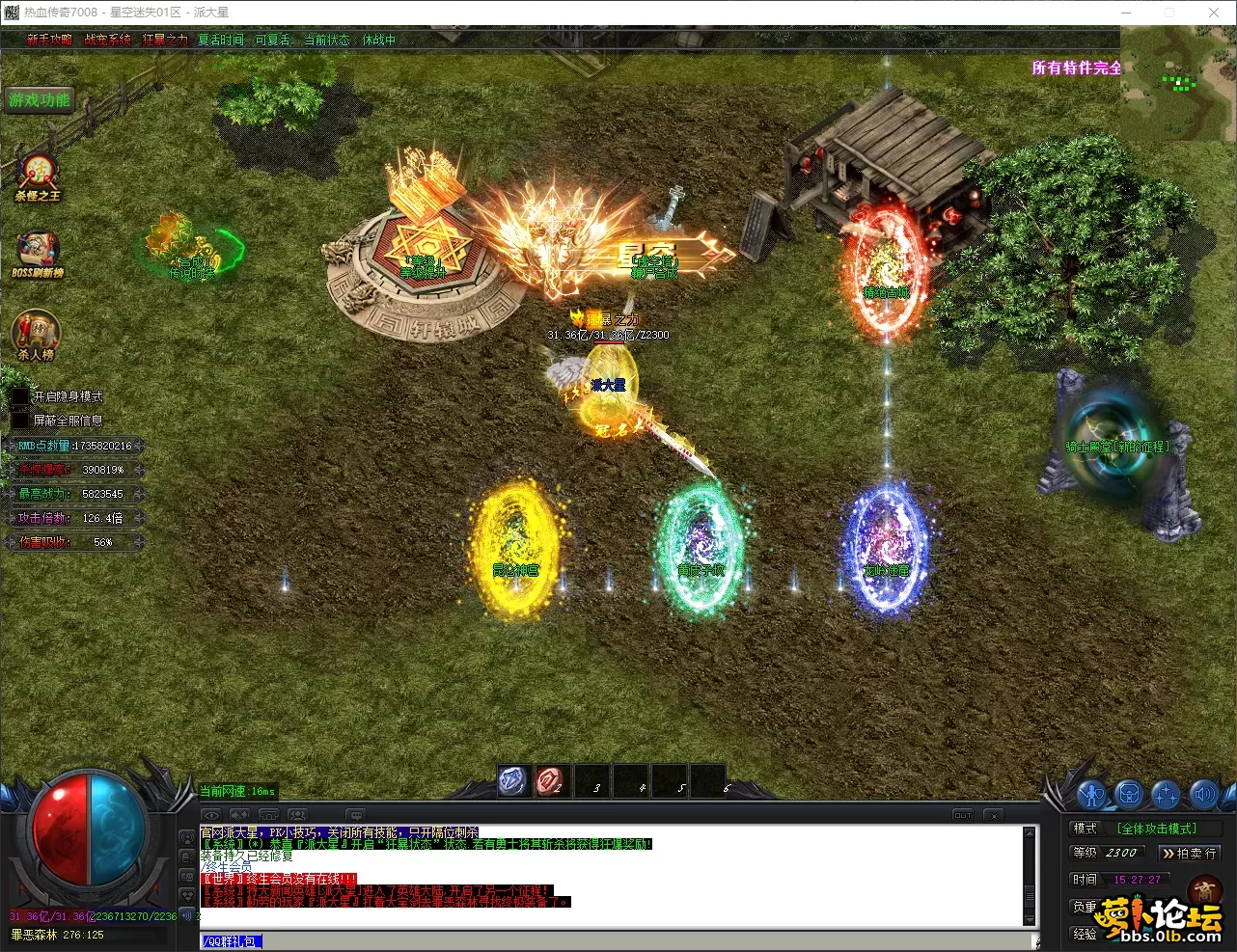Viewport: 1237px width, 952px height.
Task: Open the skills panel (sparkles icon)
Action: click(x=1166, y=795)
